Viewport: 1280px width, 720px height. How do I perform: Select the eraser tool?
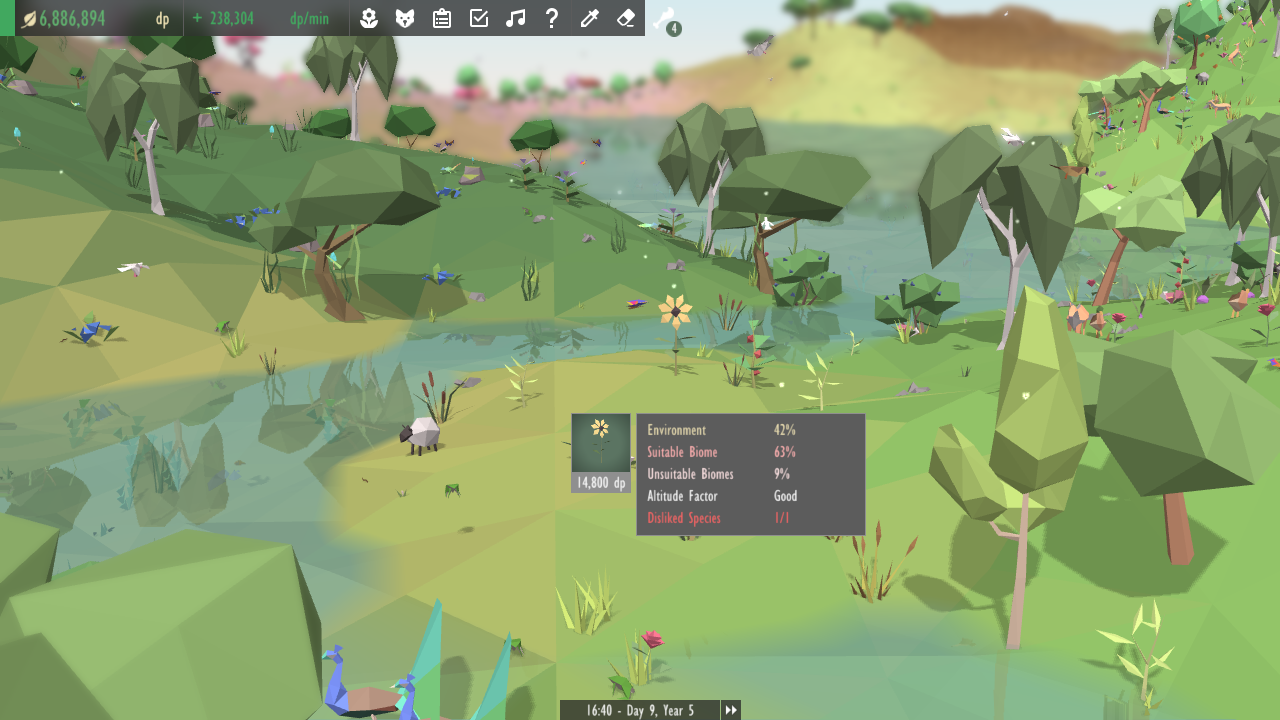[625, 18]
